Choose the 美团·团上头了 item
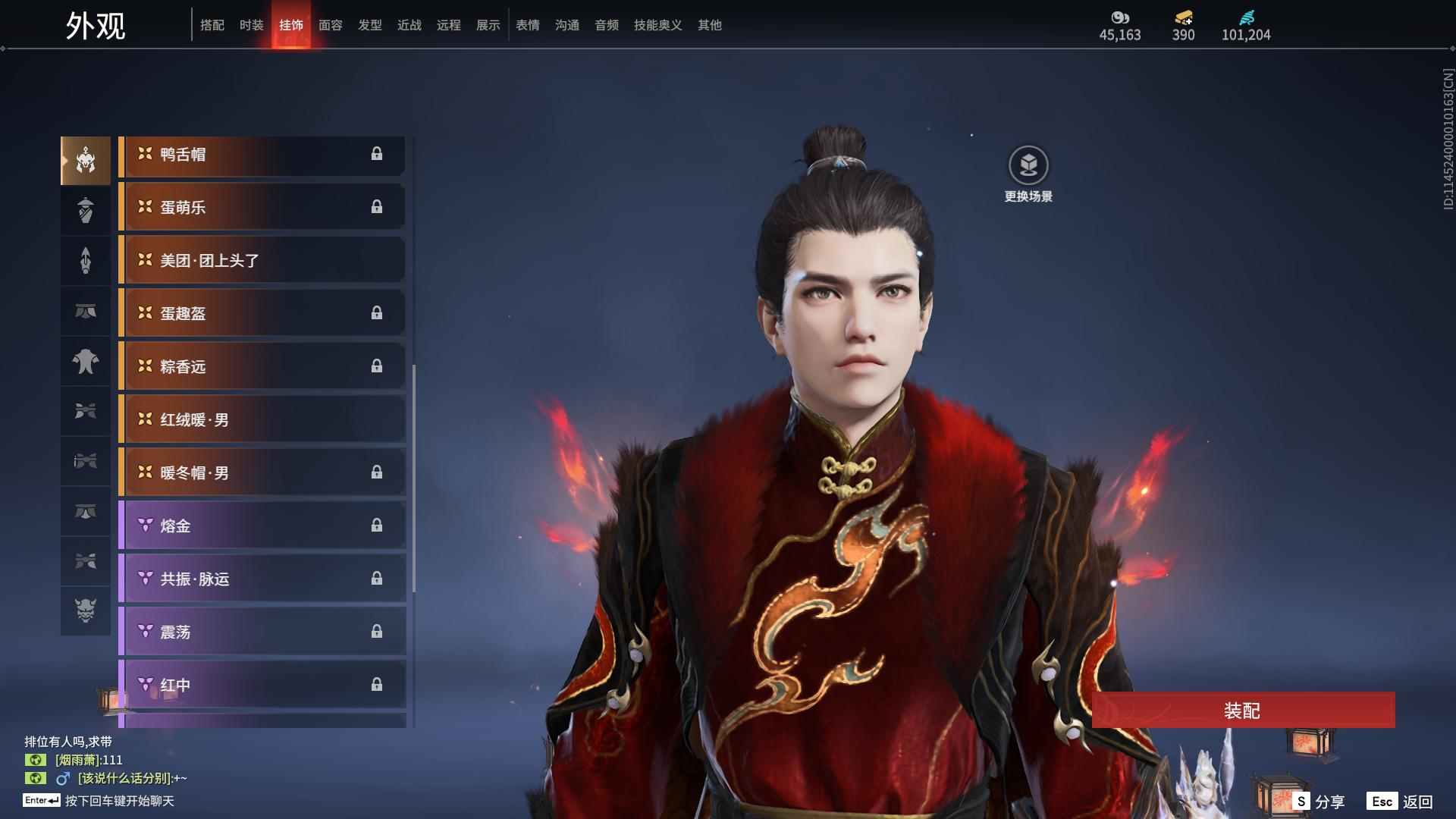The height and width of the screenshot is (819, 1456). pyautogui.click(x=262, y=261)
